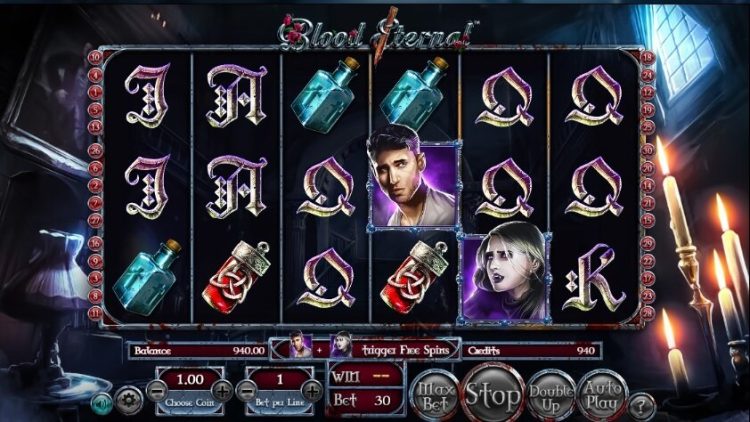
Task: Increase the Choose Coin value
Action: pyautogui.click(x=222, y=392)
